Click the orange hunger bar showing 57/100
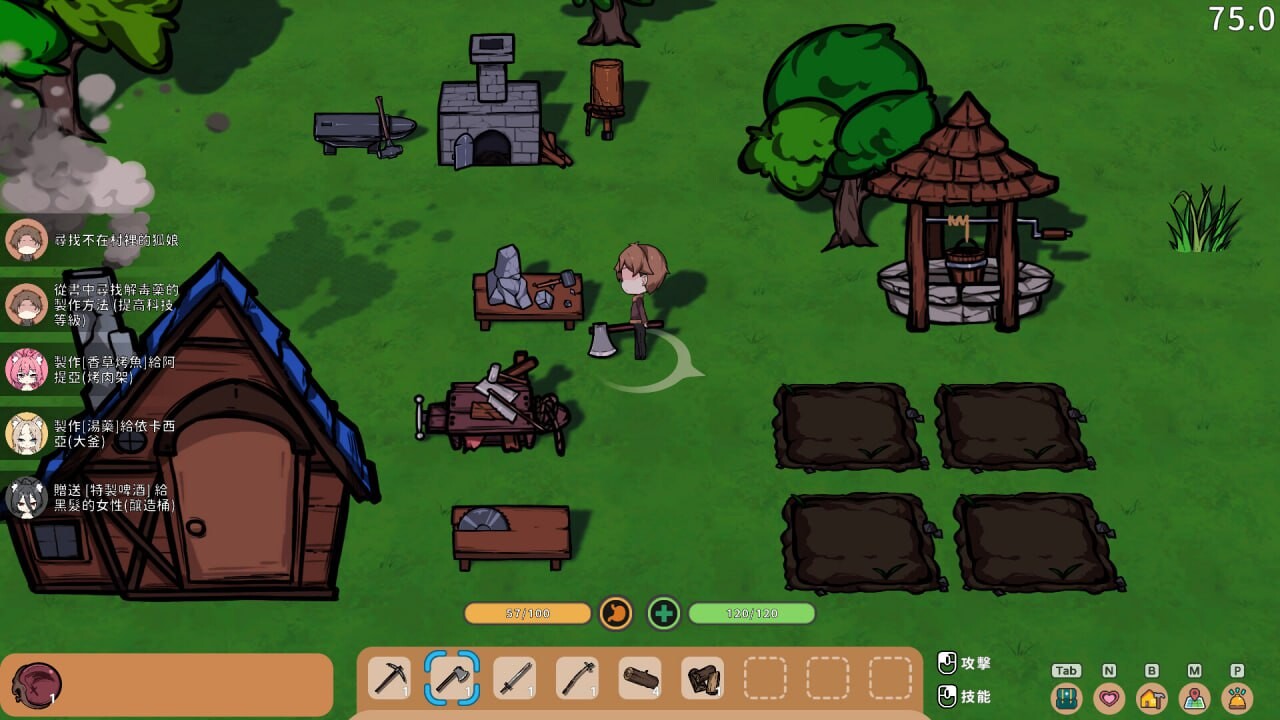 pos(530,613)
